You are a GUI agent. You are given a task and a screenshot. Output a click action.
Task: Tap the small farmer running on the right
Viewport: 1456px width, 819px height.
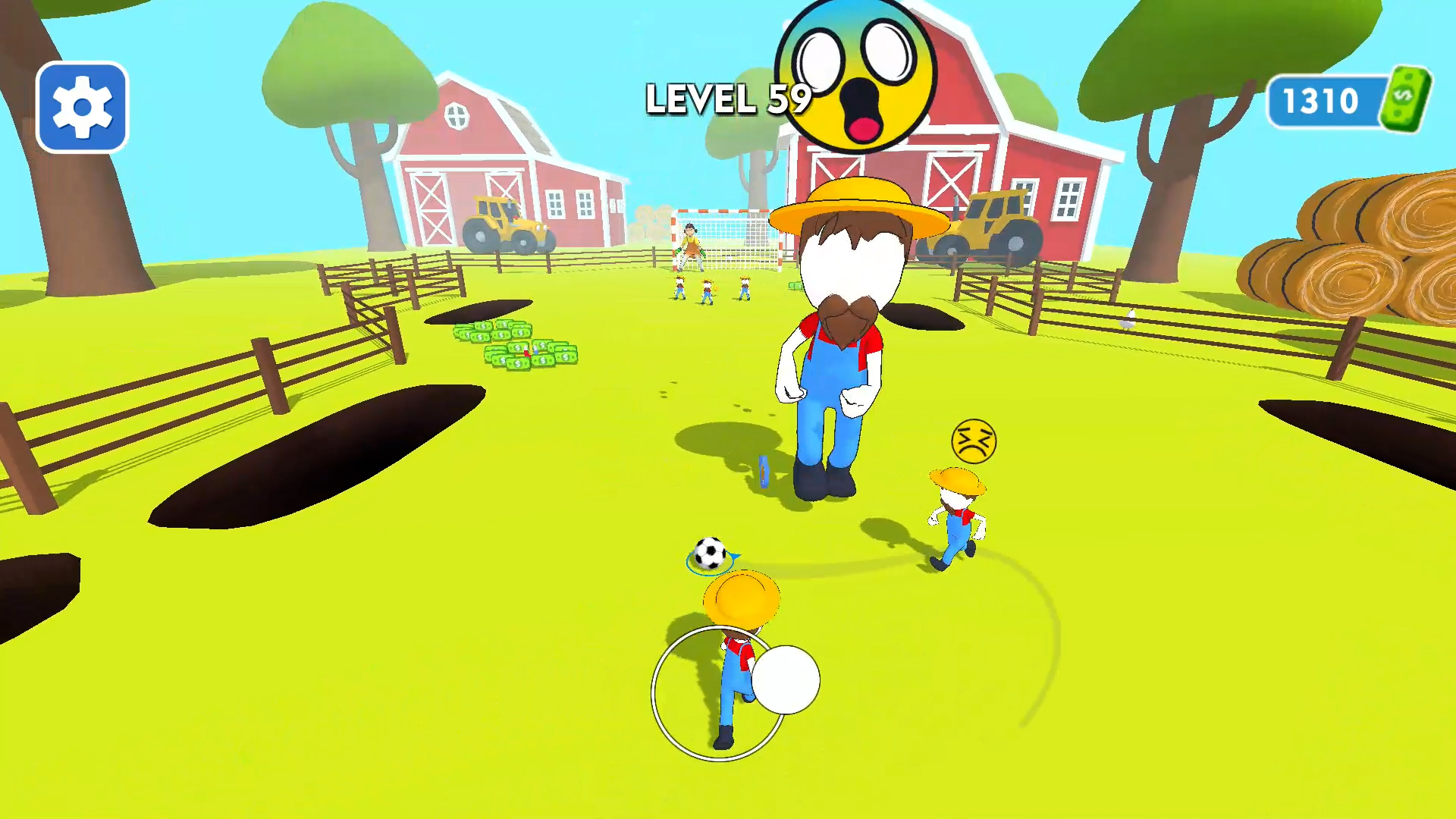pos(958,516)
